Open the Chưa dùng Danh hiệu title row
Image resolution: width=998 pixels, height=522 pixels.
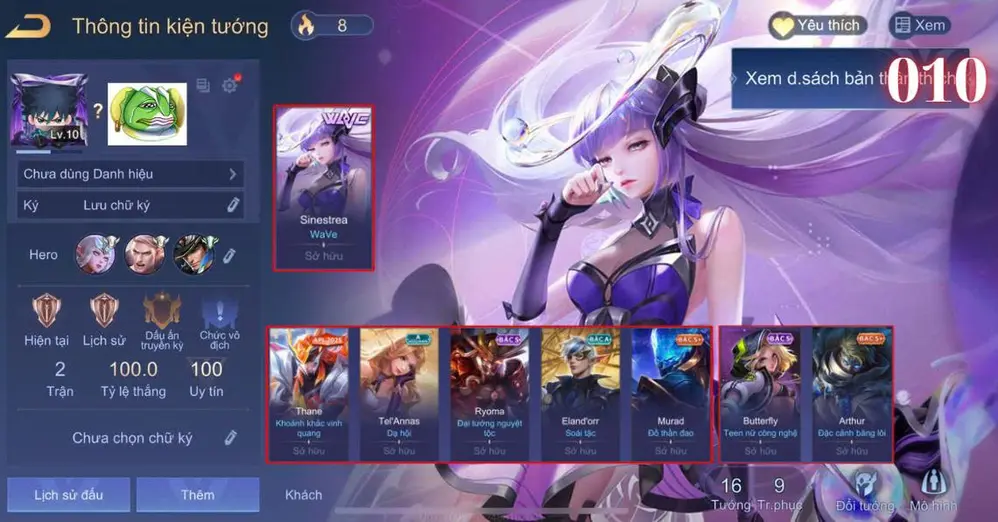pyautogui.click(x=131, y=174)
